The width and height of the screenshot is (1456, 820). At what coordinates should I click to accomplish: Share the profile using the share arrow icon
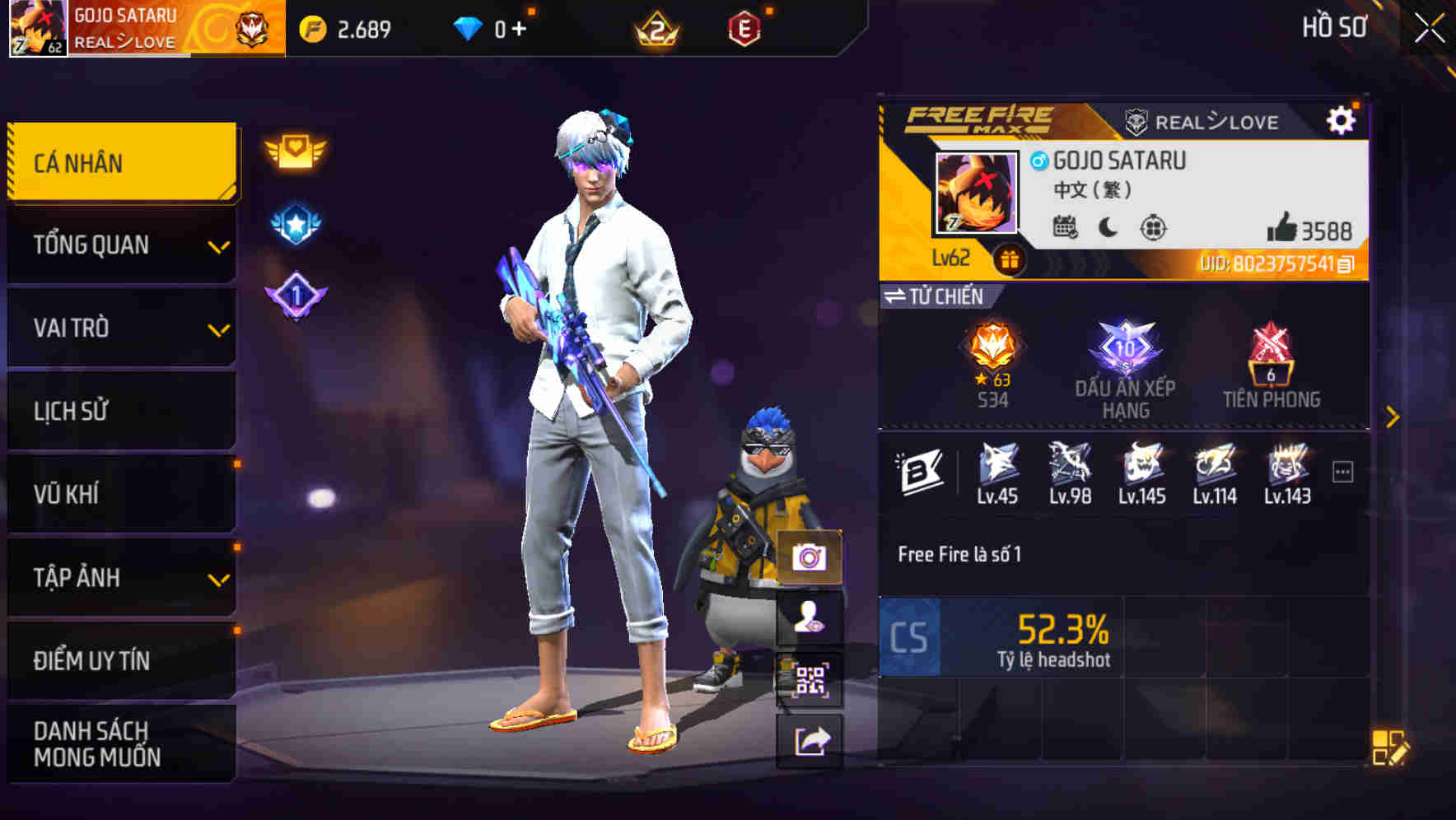click(811, 741)
